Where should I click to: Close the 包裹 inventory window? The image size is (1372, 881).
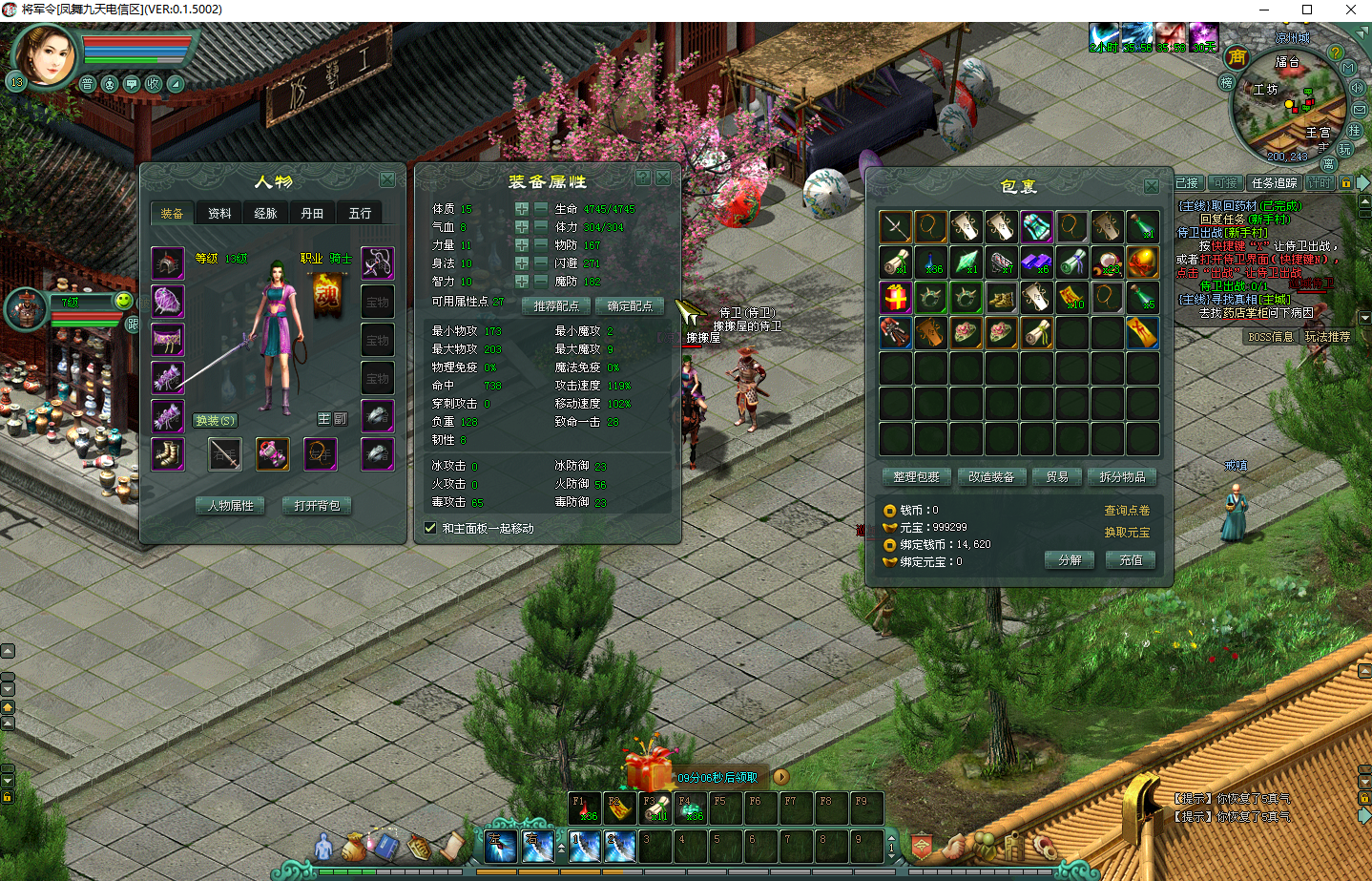point(1152,186)
